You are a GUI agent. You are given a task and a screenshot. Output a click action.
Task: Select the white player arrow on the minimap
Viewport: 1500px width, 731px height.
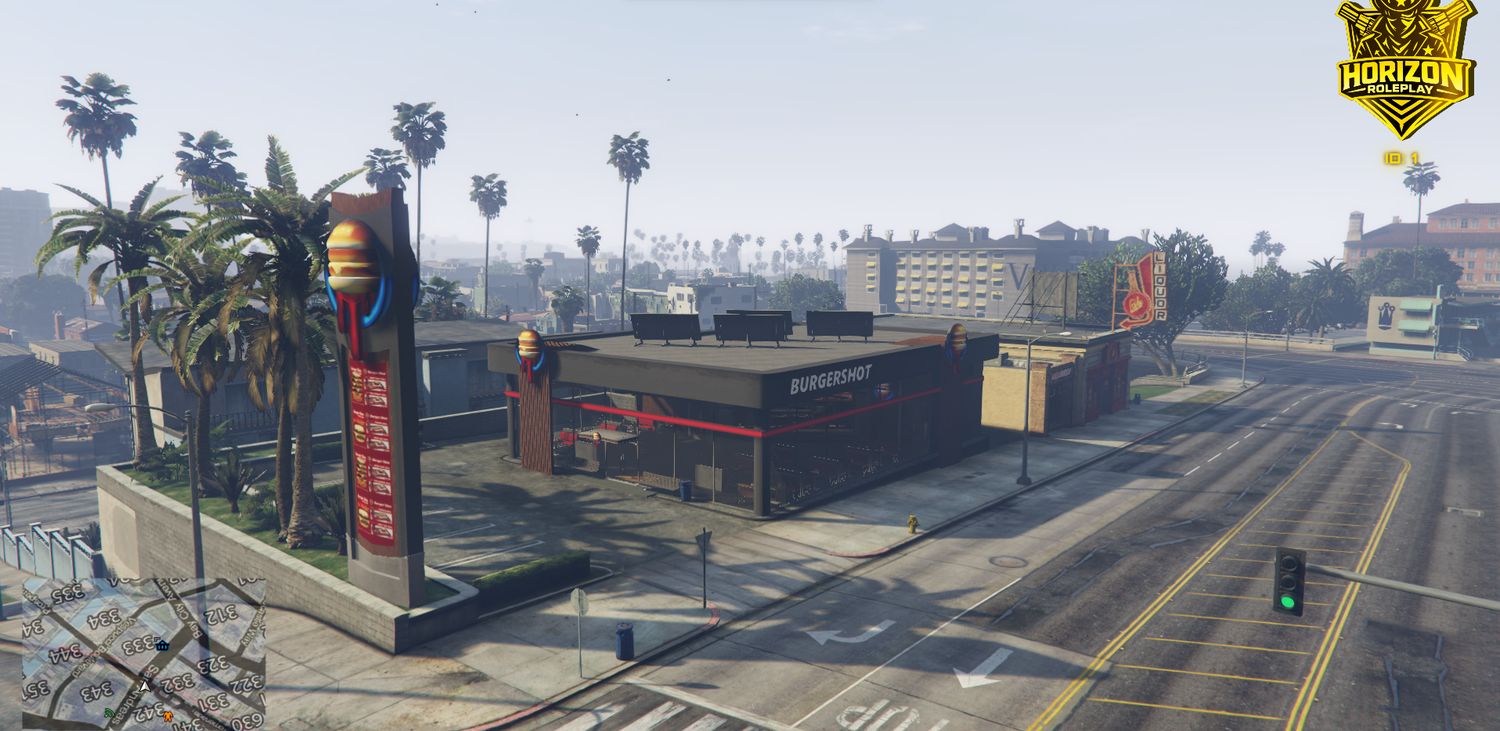(x=145, y=685)
